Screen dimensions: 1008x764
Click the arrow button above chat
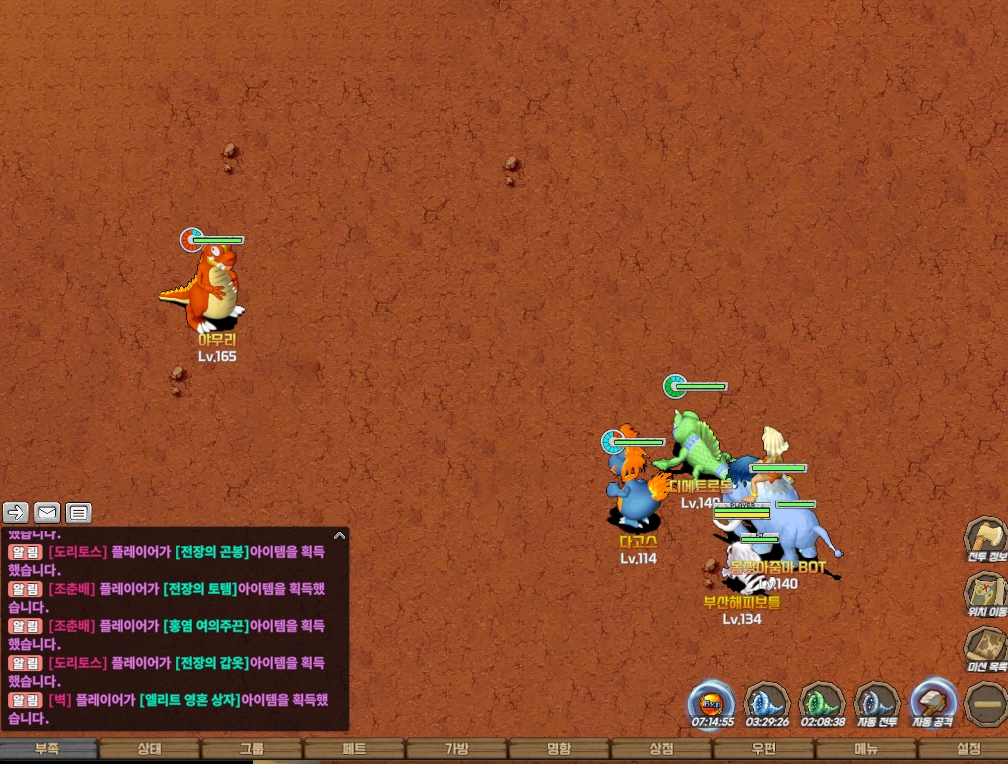click(x=16, y=513)
